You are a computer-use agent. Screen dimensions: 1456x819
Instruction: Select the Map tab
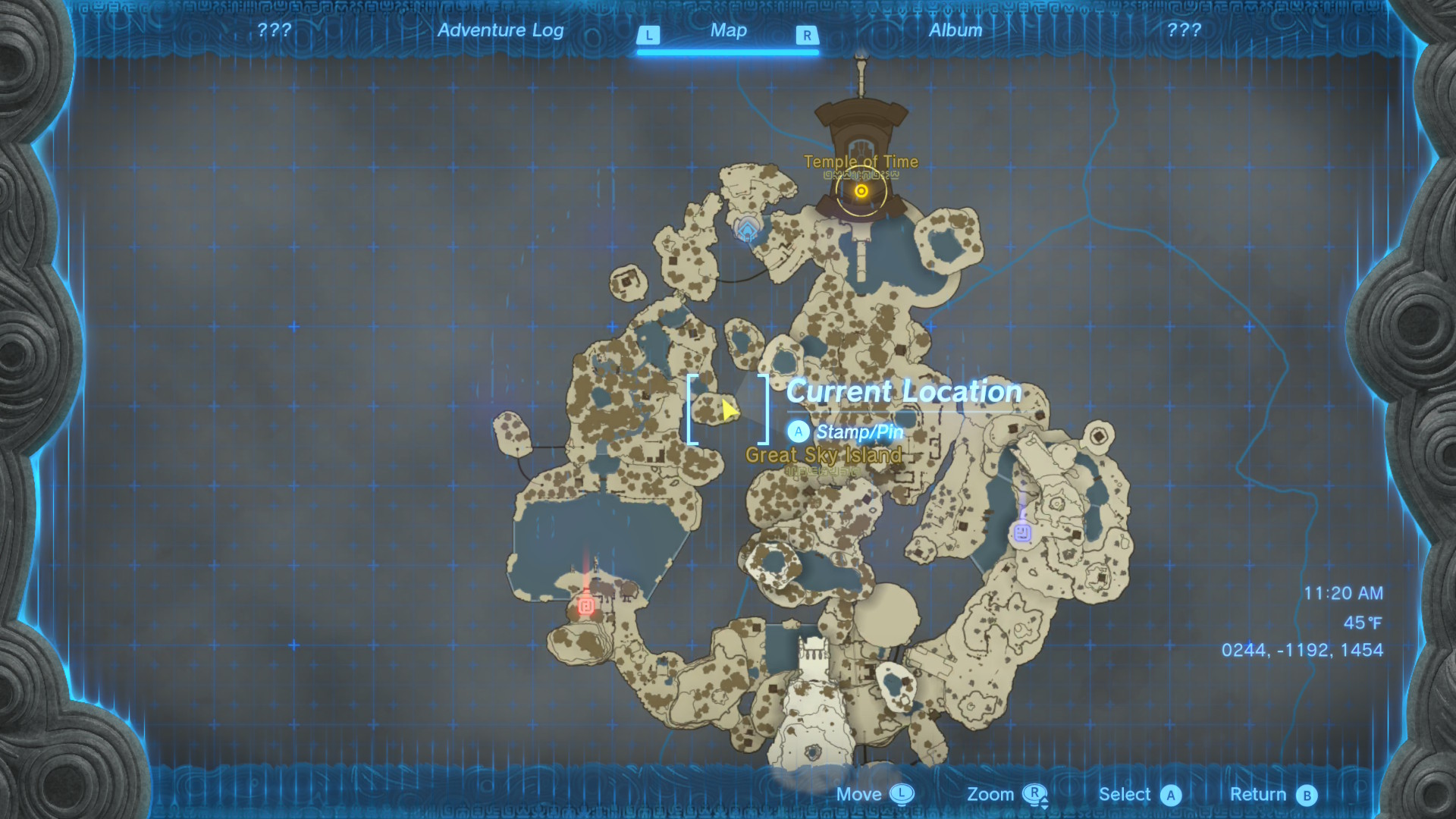coord(728,30)
